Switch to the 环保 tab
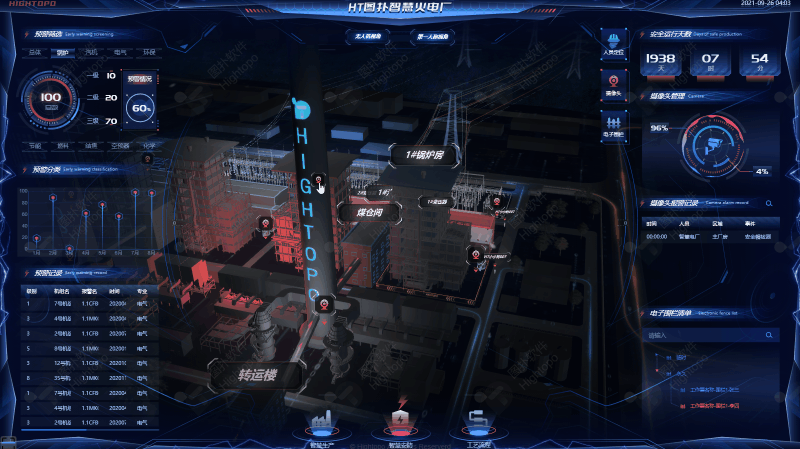800x449 pixels. [x=148, y=50]
